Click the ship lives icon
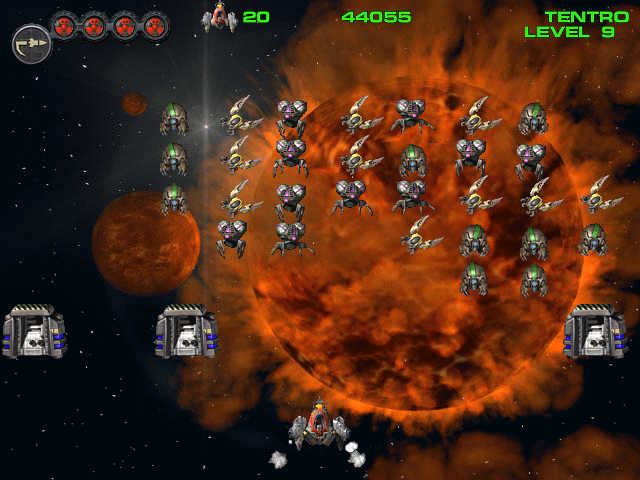The width and height of the screenshot is (640, 480). 217,17
